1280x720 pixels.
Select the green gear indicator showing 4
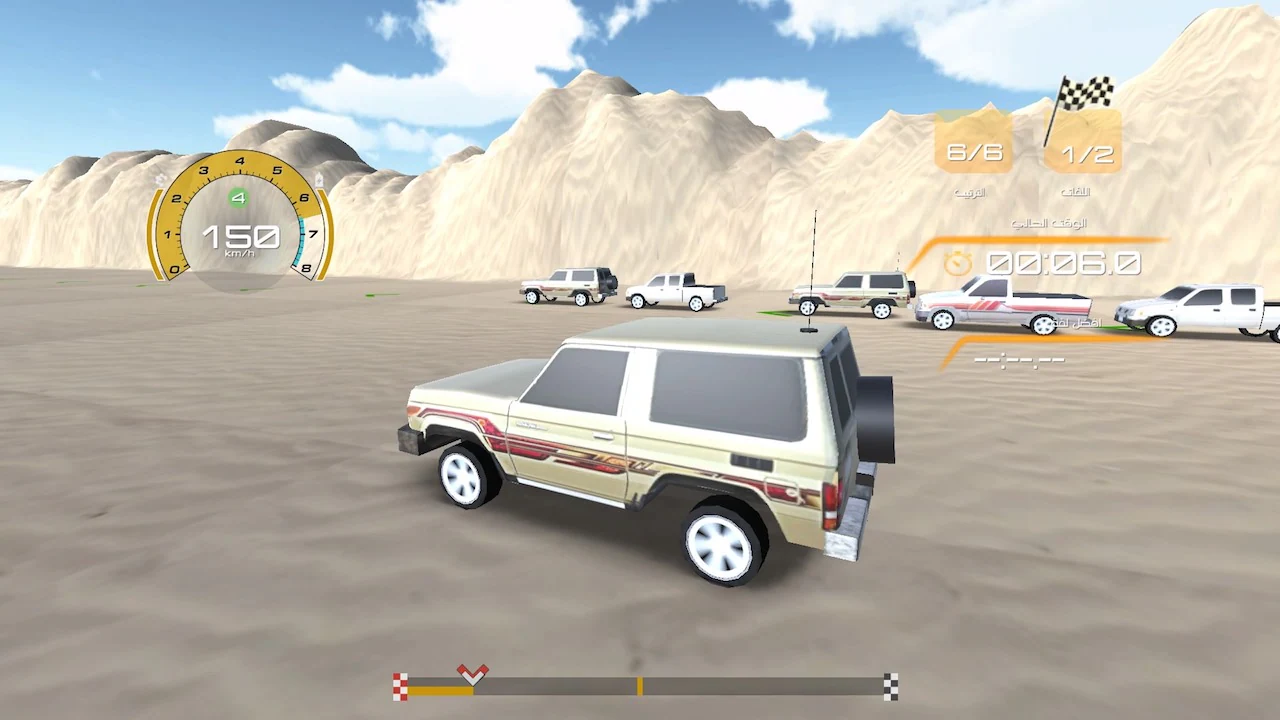237,197
